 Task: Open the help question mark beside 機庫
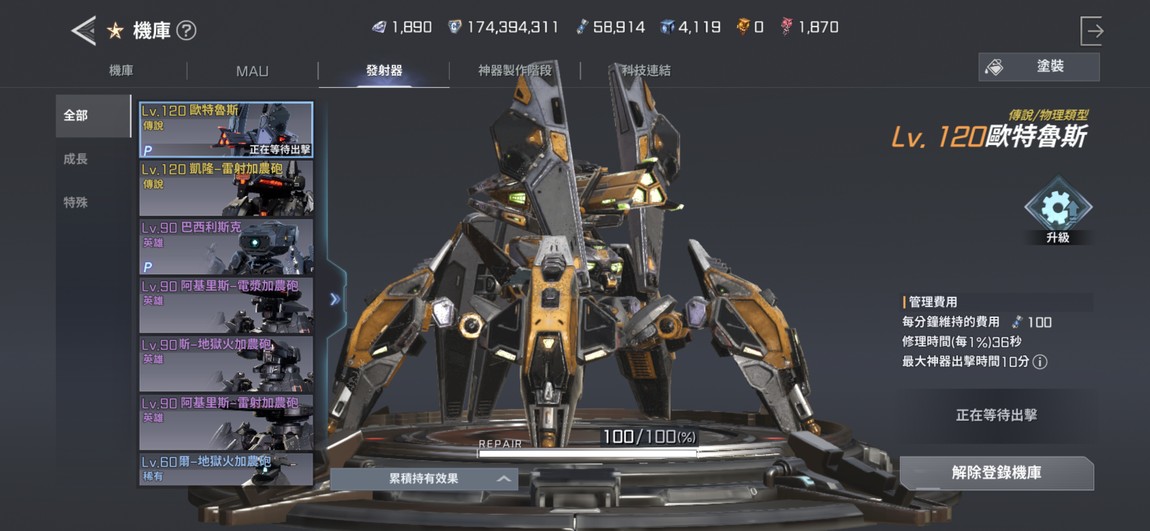[x=186, y=30]
